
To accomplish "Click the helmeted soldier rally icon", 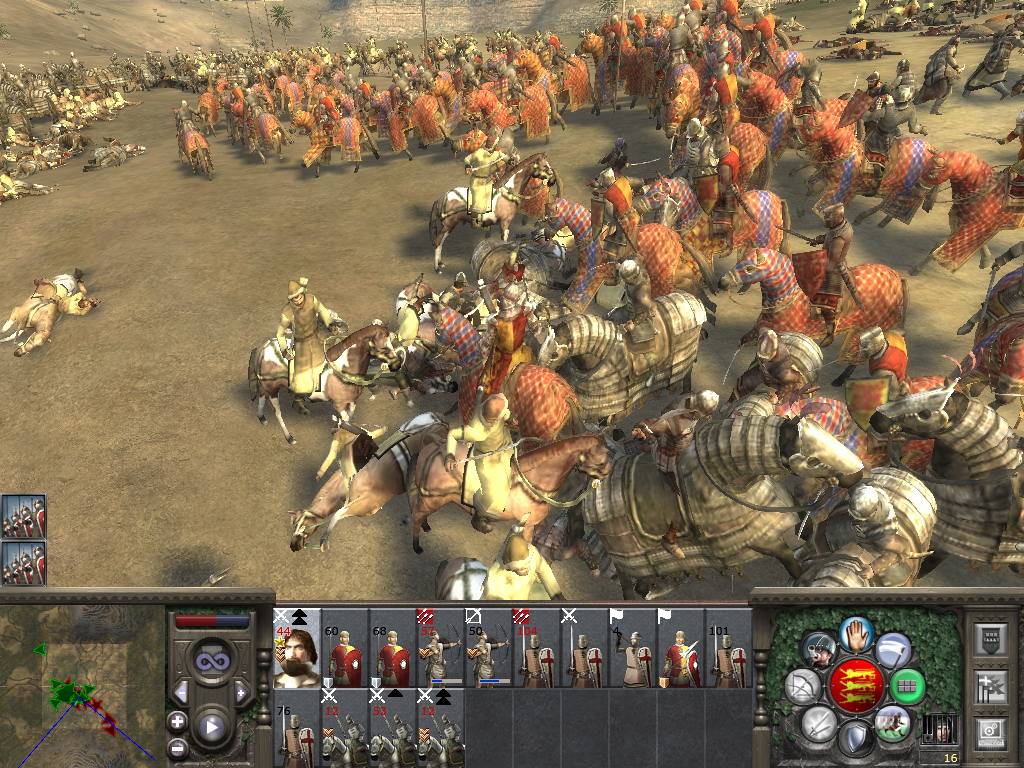I will 819,651.
